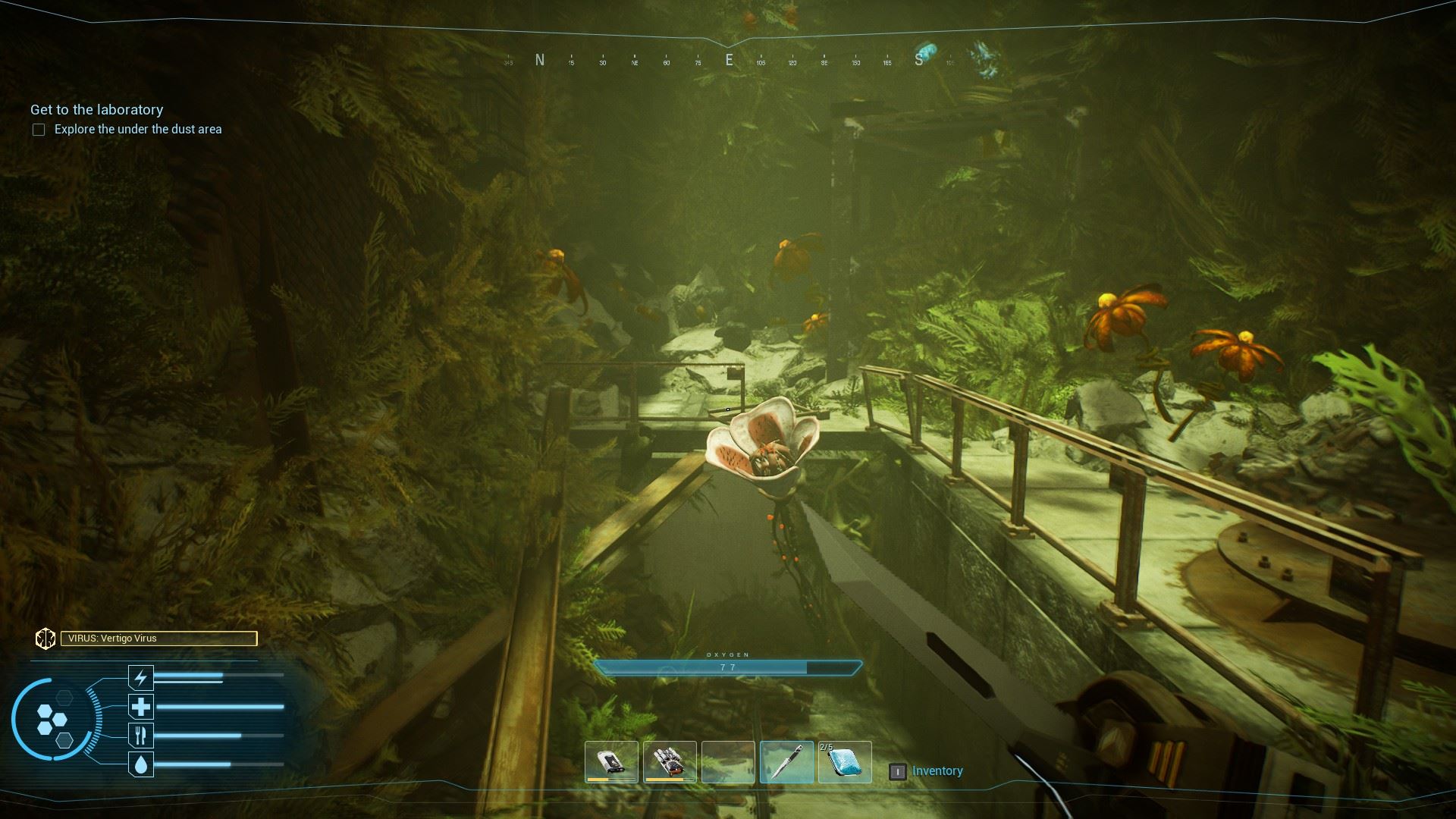
Task: Select the knife hotbar slot
Action: (x=786, y=761)
